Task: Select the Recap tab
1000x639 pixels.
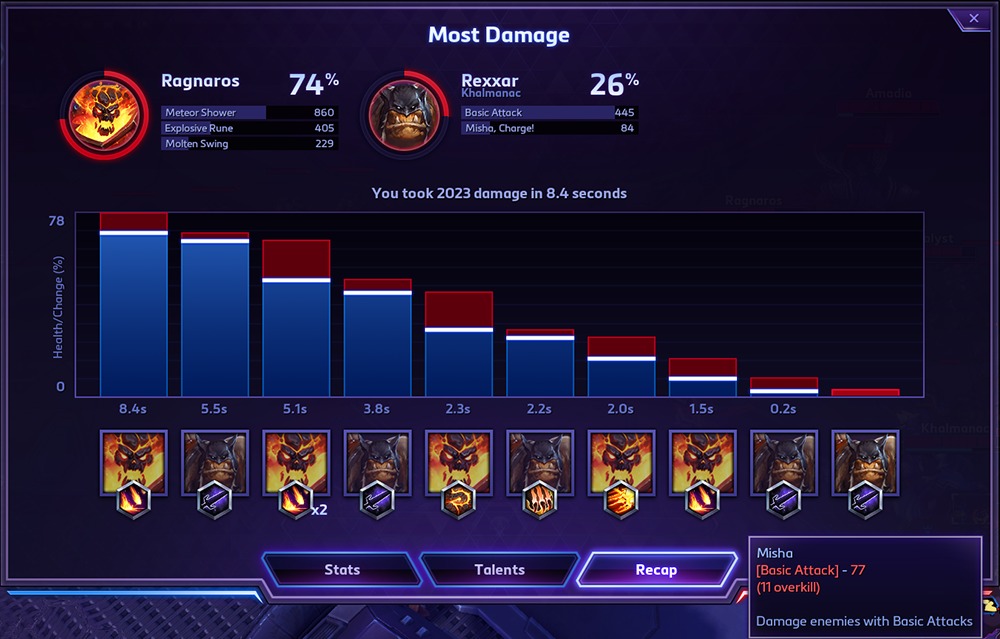Action: pyautogui.click(x=656, y=570)
